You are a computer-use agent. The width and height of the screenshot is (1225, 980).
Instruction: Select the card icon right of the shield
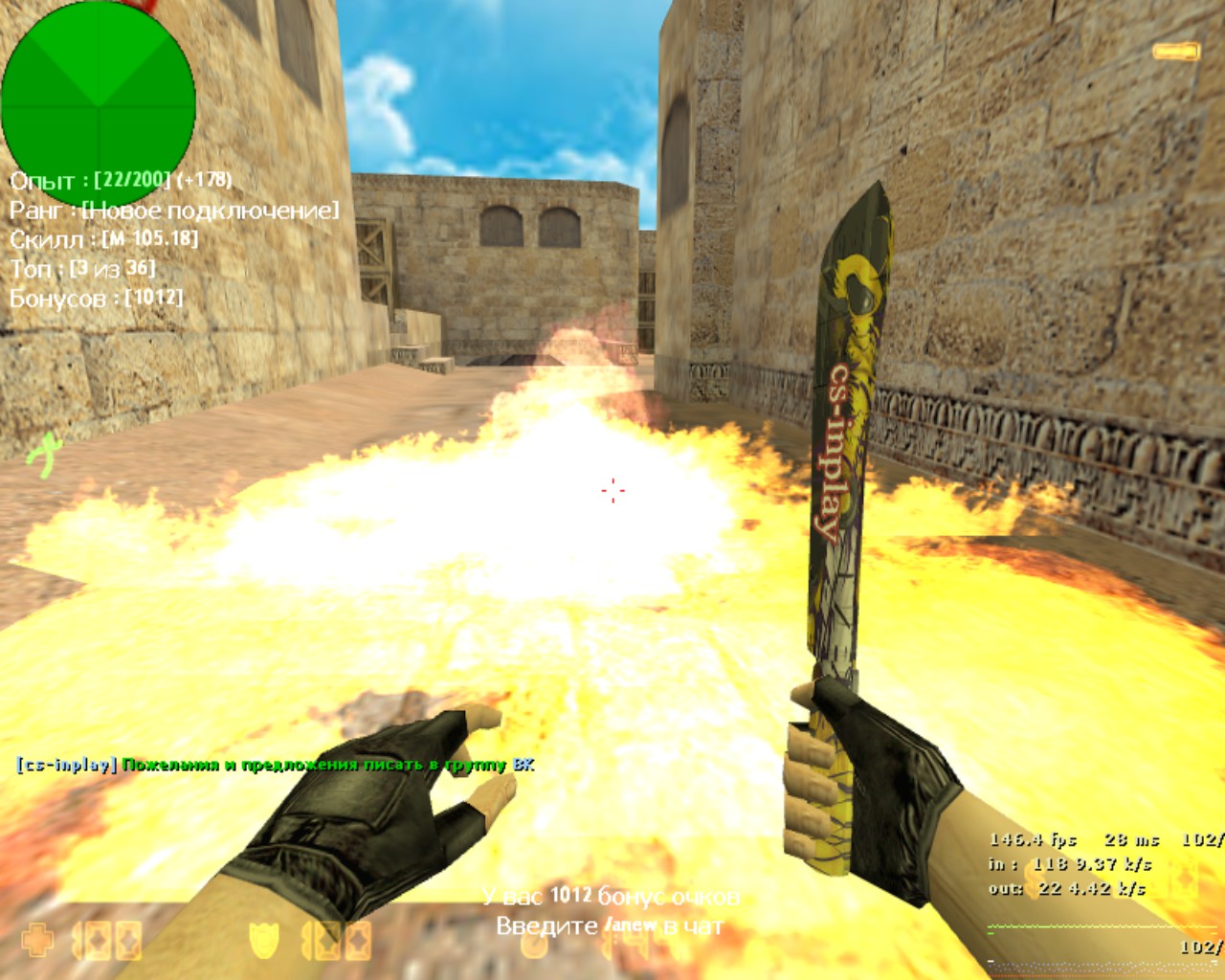click(x=327, y=940)
